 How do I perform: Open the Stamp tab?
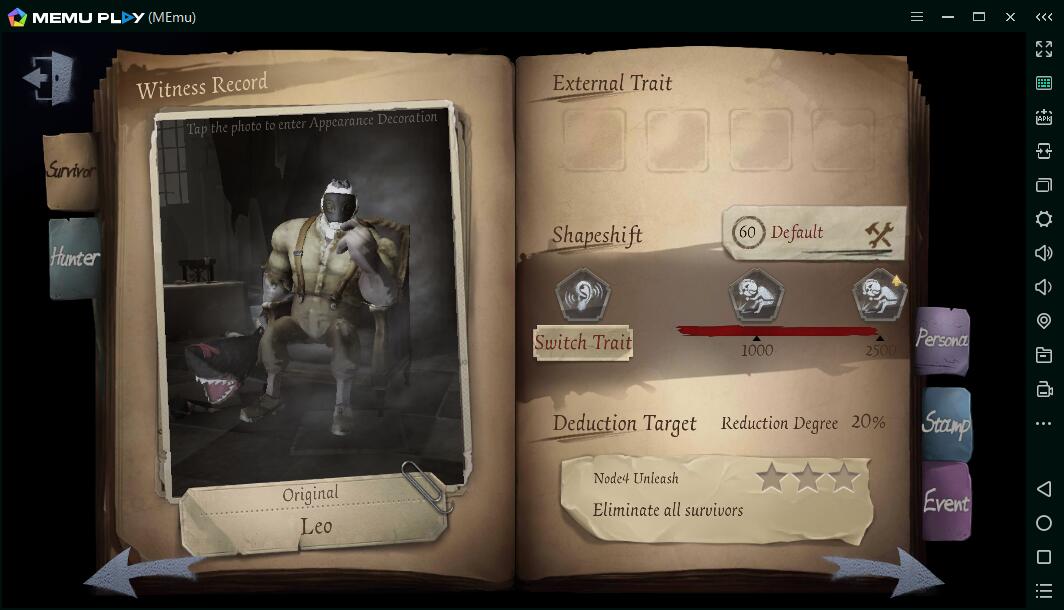click(x=945, y=424)
